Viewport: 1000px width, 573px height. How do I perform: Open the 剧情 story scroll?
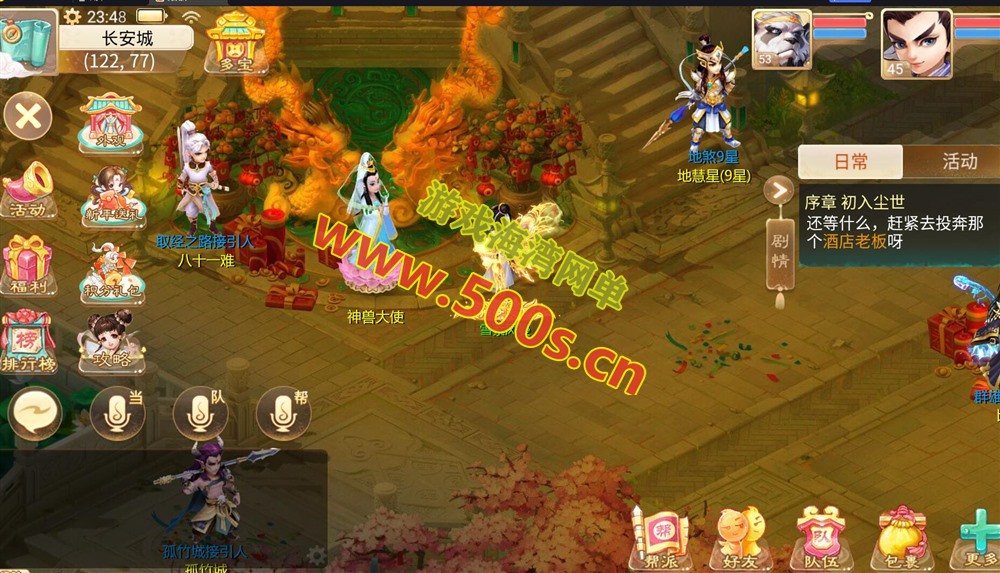780,248
